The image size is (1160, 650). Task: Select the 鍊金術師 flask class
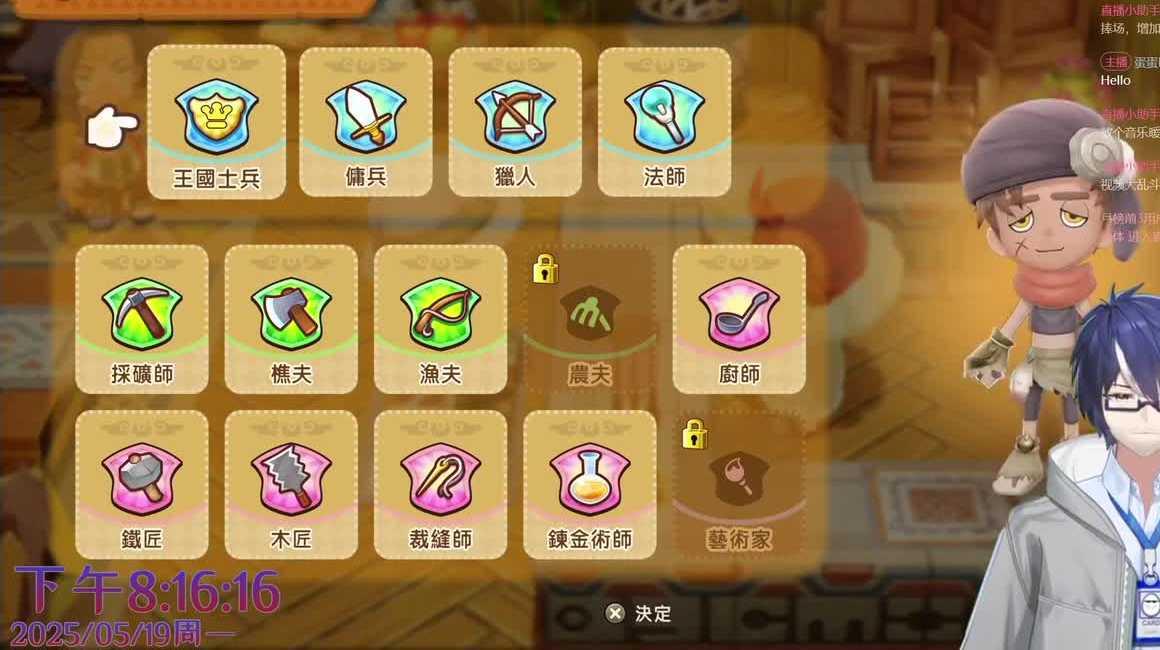[x=590, y=484]
